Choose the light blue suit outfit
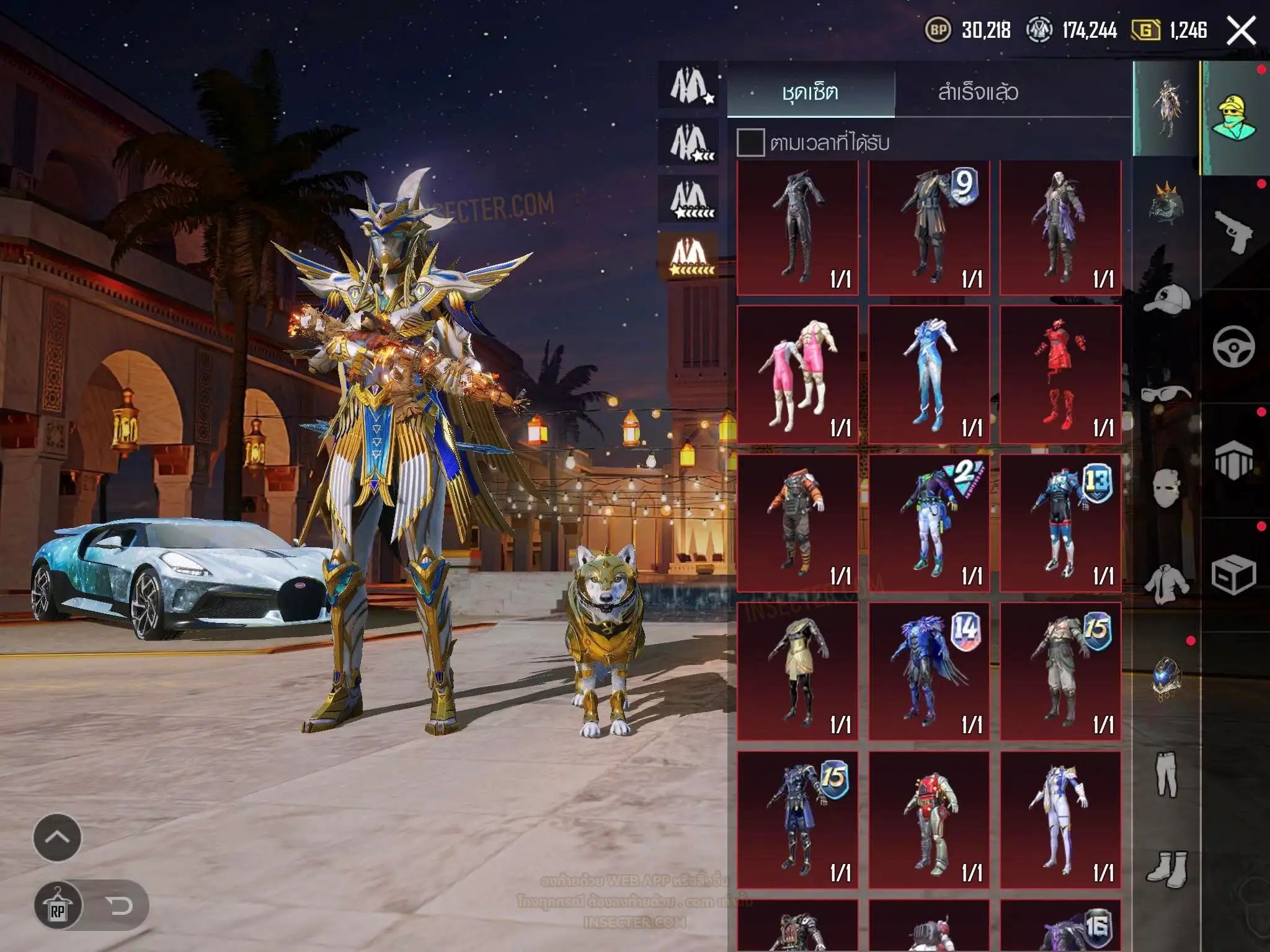This screenshot has width=1270, height=952. [x=929, y=374]
